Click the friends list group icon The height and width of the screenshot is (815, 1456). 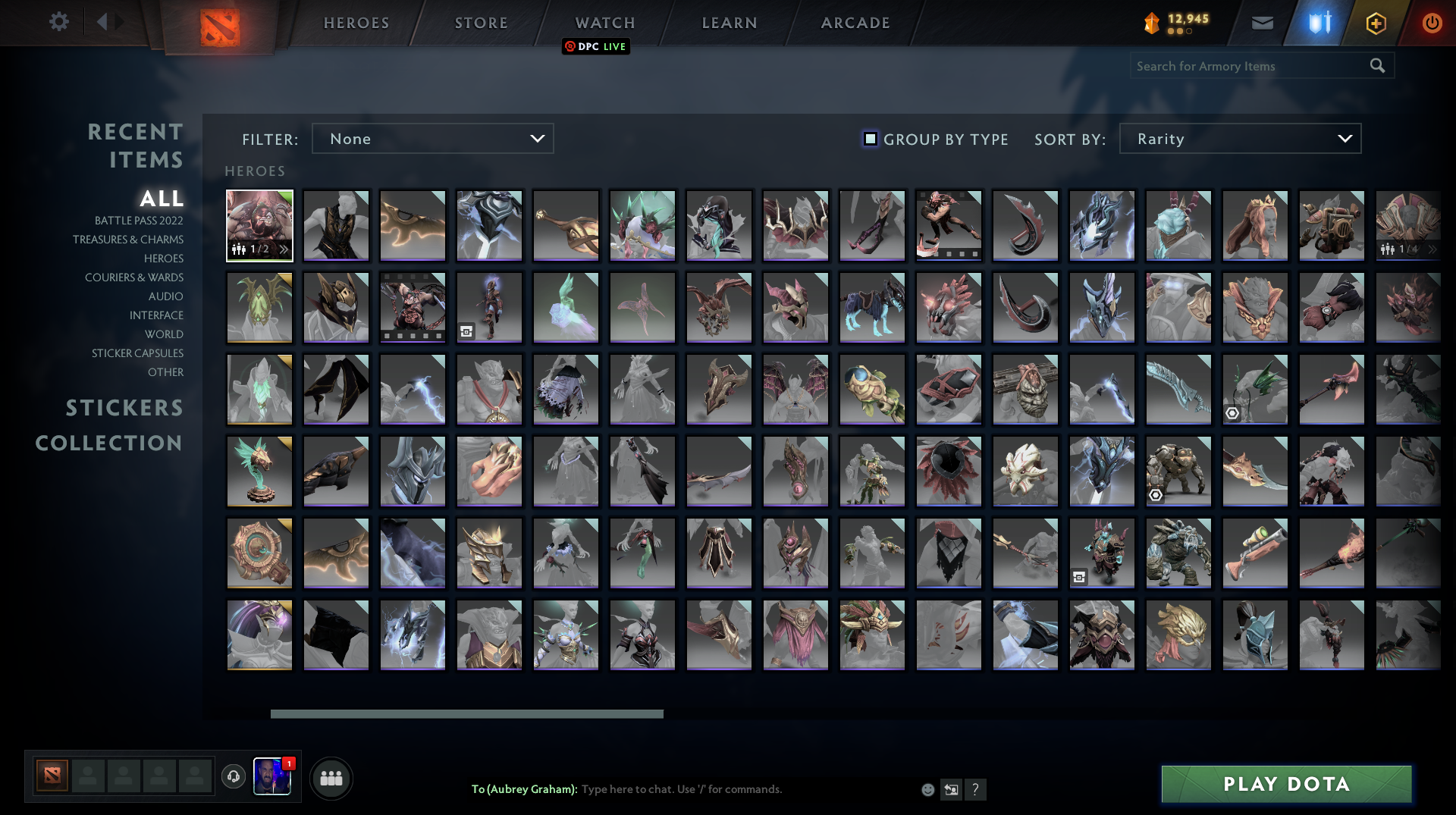331,778
